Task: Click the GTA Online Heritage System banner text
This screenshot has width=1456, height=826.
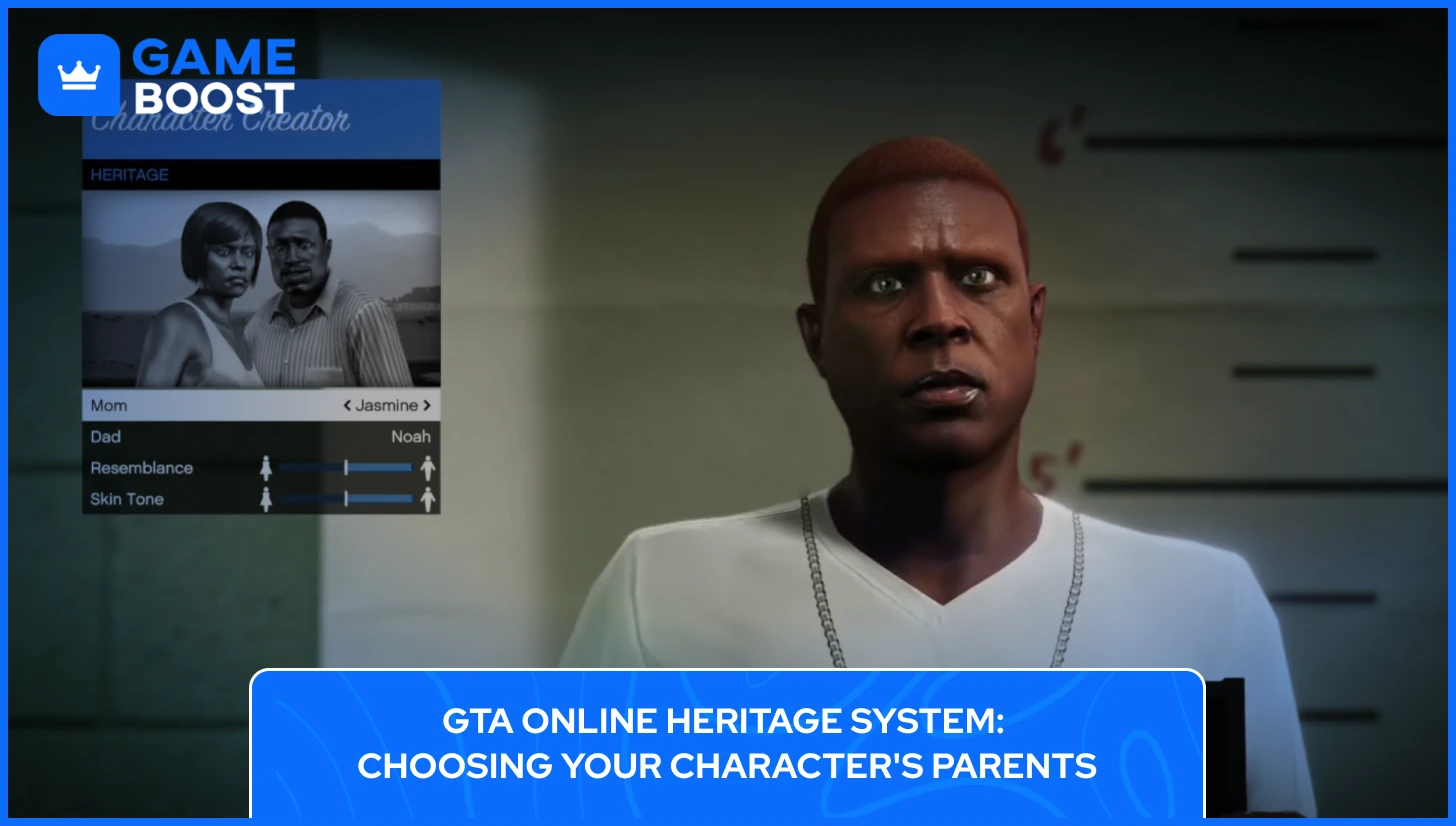Action: pos(727,743)
